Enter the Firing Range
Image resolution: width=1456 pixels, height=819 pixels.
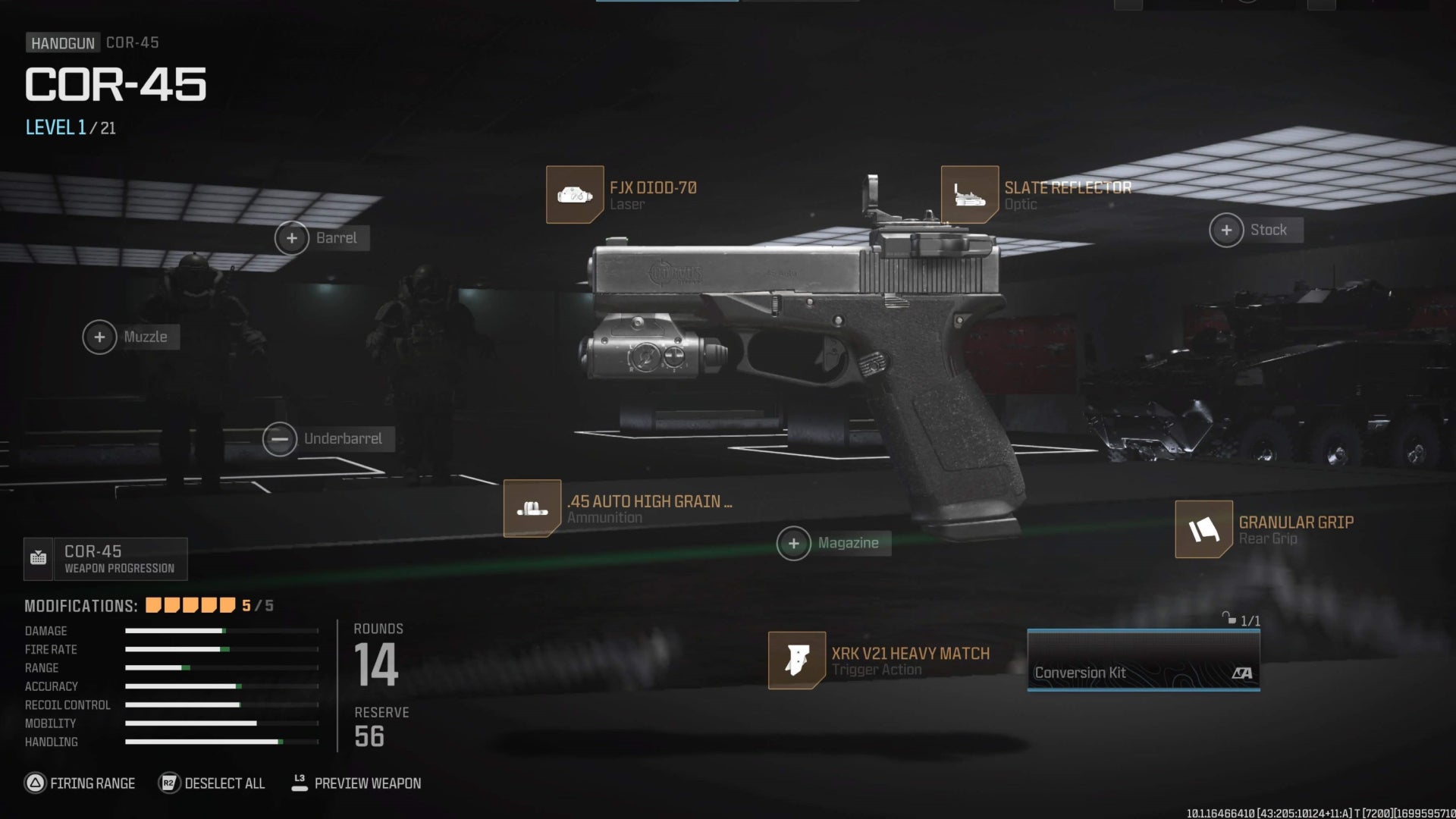point(80,783)
